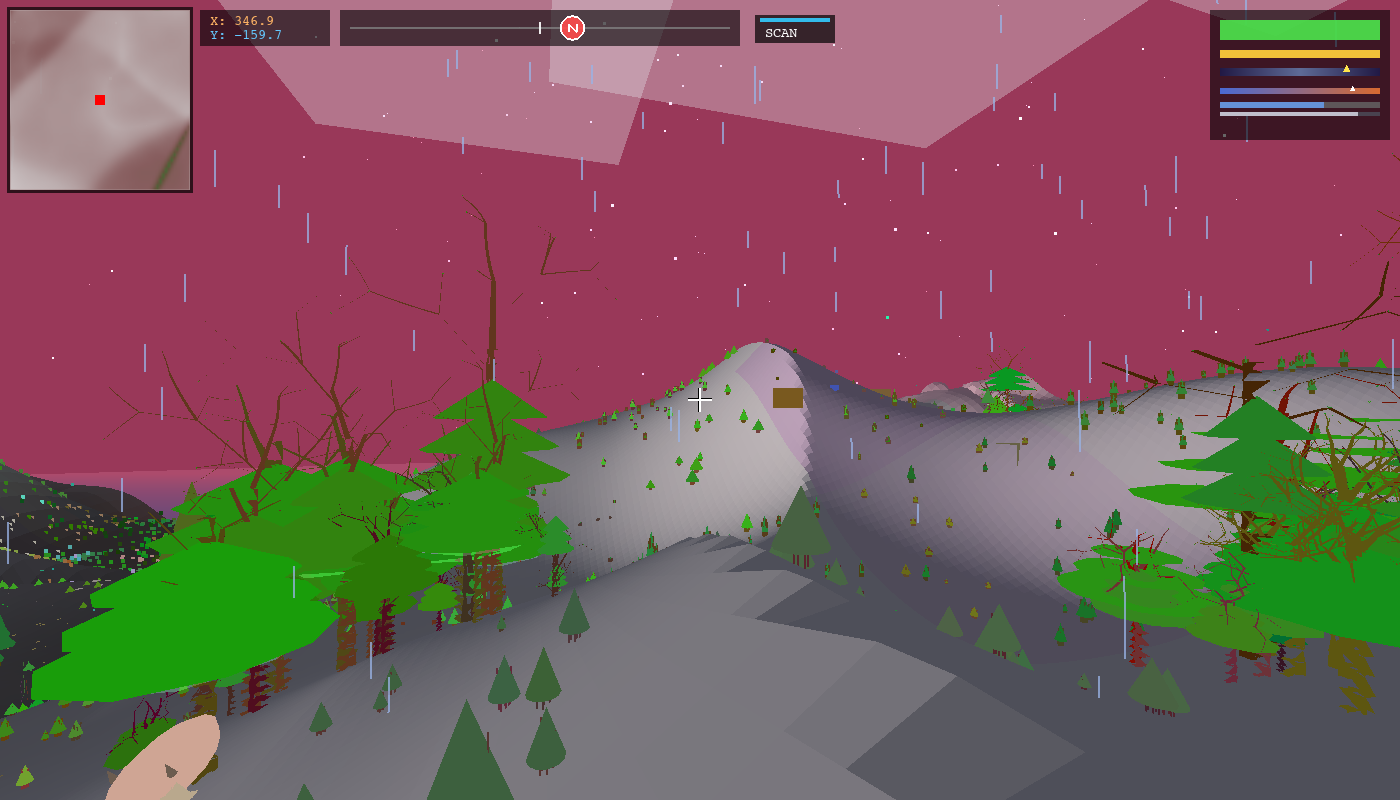Click the brown signboard near the hilltop
The height and width of the screenshot is (800, 1400).
pos(787,396)
